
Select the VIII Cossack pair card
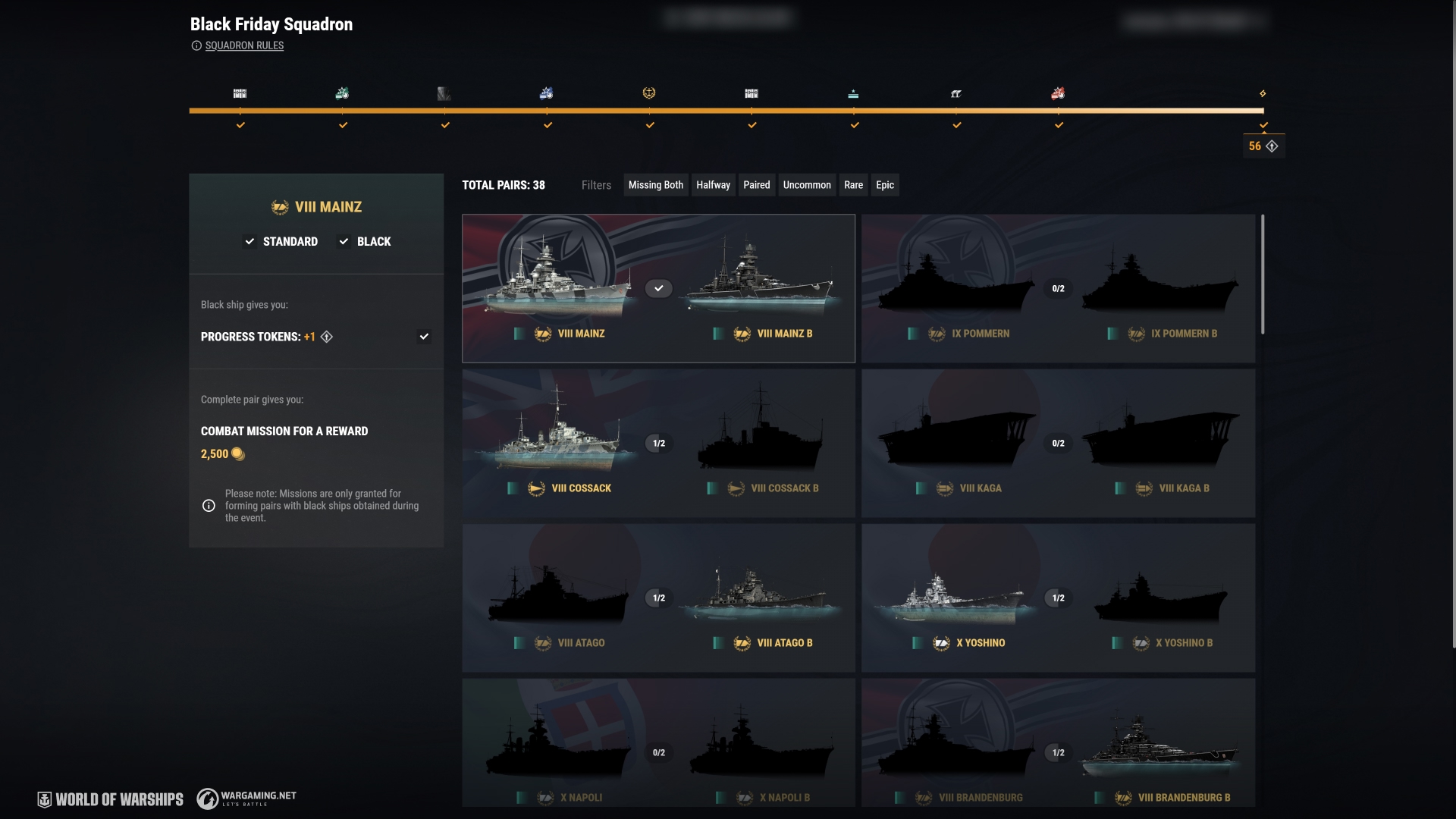click(658, 443)
